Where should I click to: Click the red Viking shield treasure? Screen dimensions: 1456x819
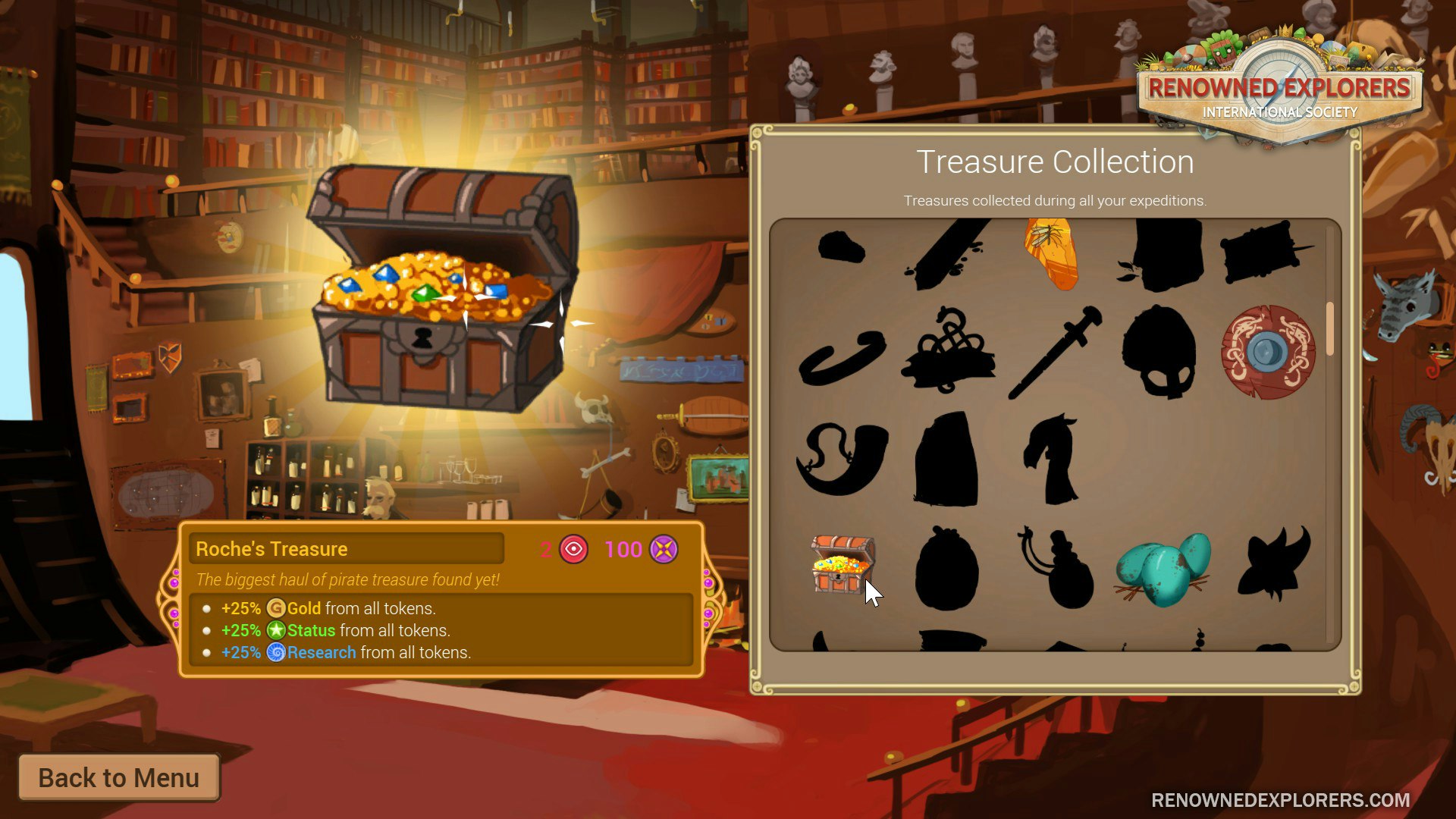pos(1270,351)
